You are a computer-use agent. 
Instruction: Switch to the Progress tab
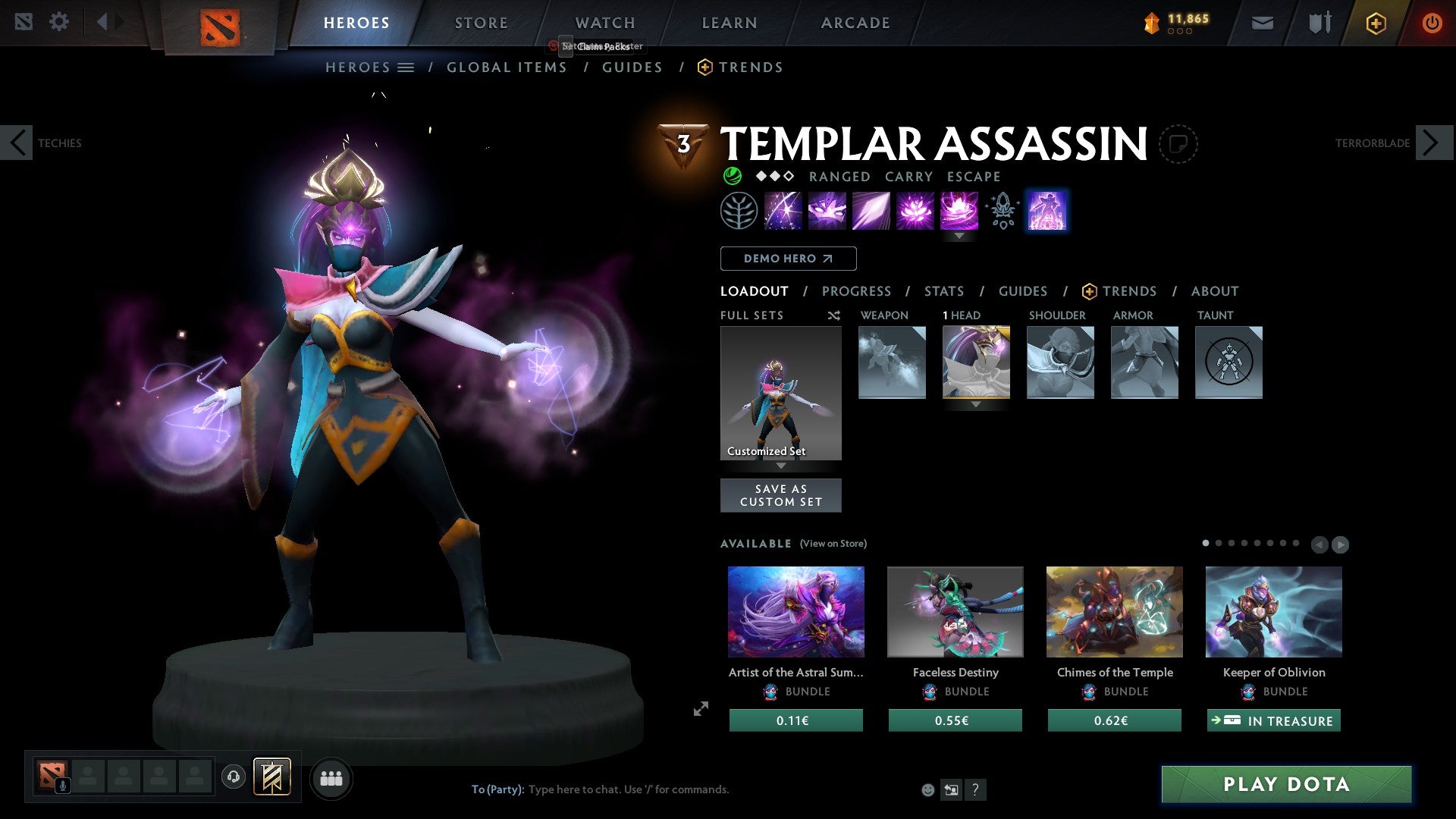click(857, 291)
